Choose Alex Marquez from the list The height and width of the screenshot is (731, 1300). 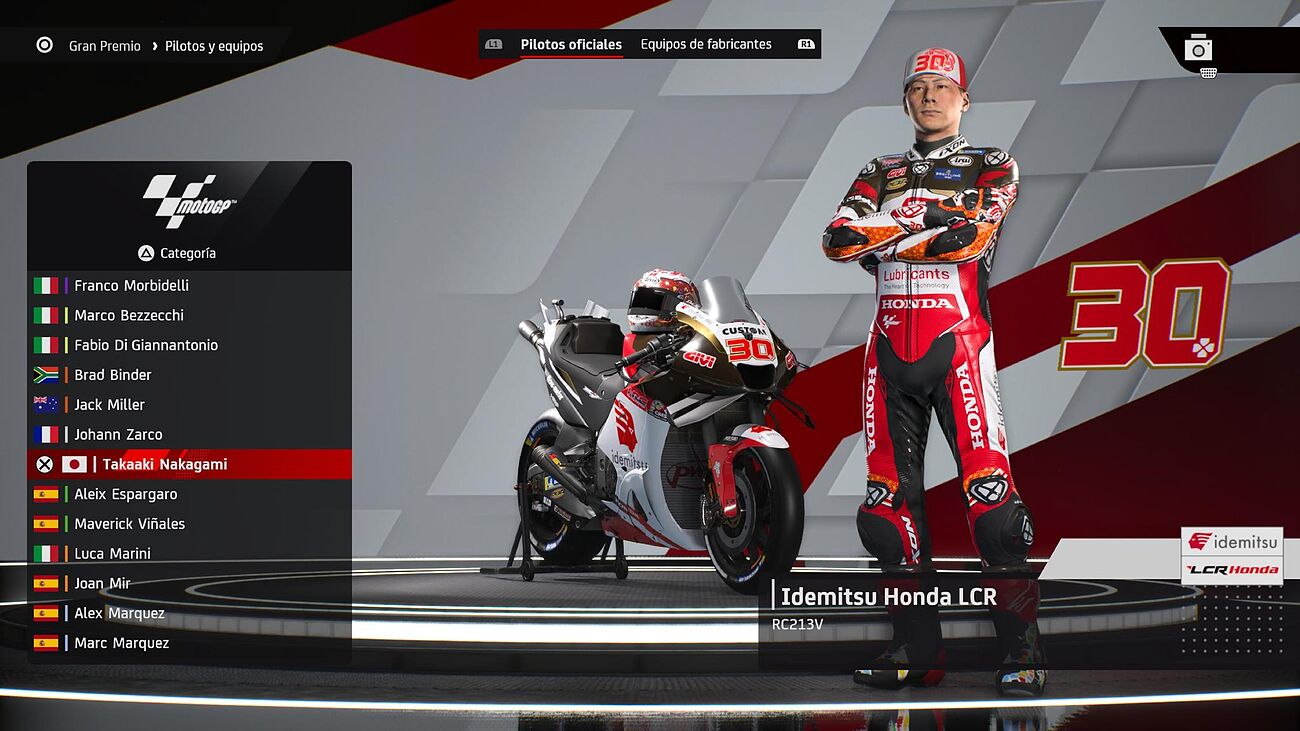(x=120, y=613)
